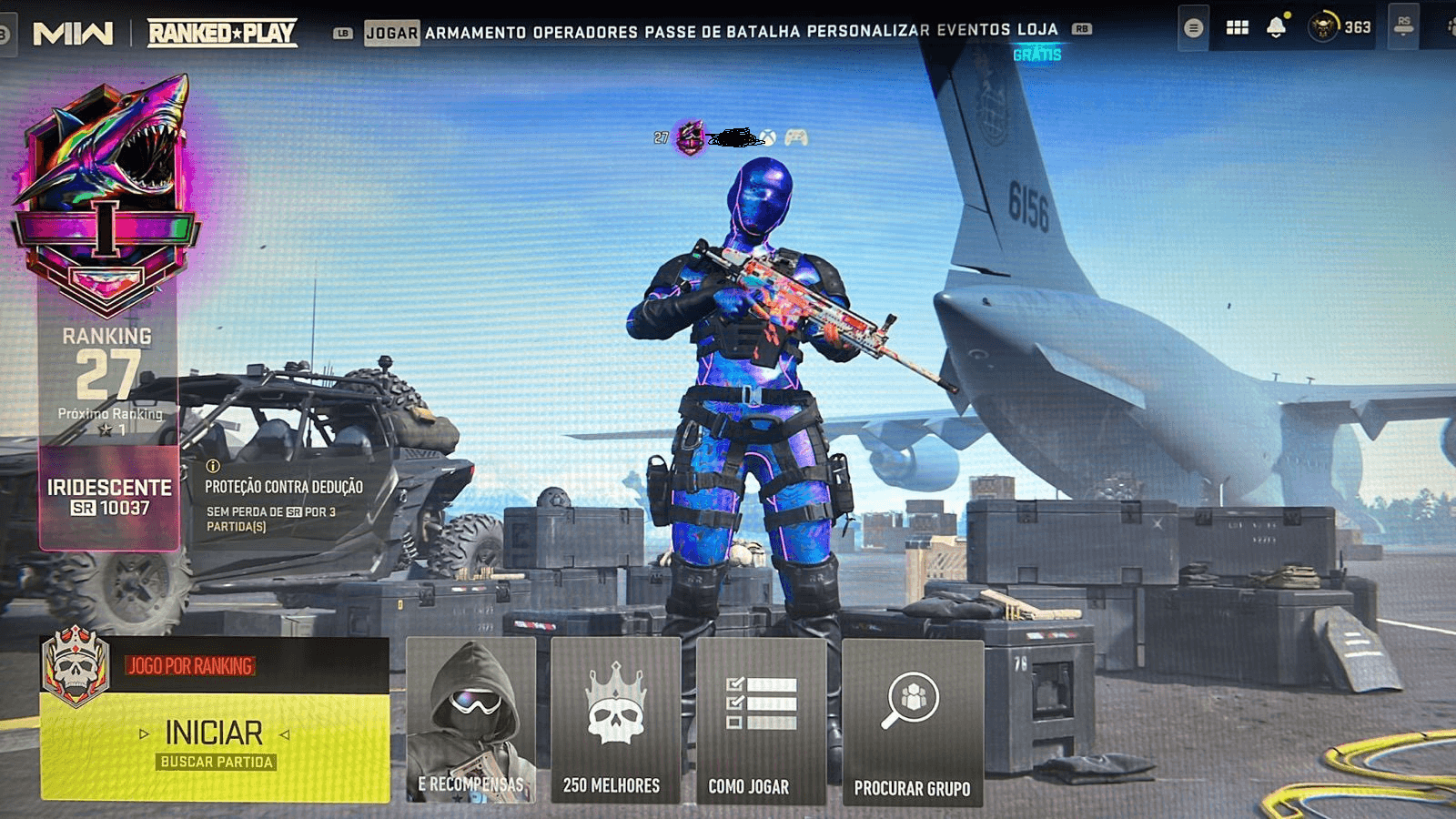The height and width of the screenshot is (819, 1456).
Task: Click the Proteção Contra Dedução info icon
Action: click(x=213, y=466)
